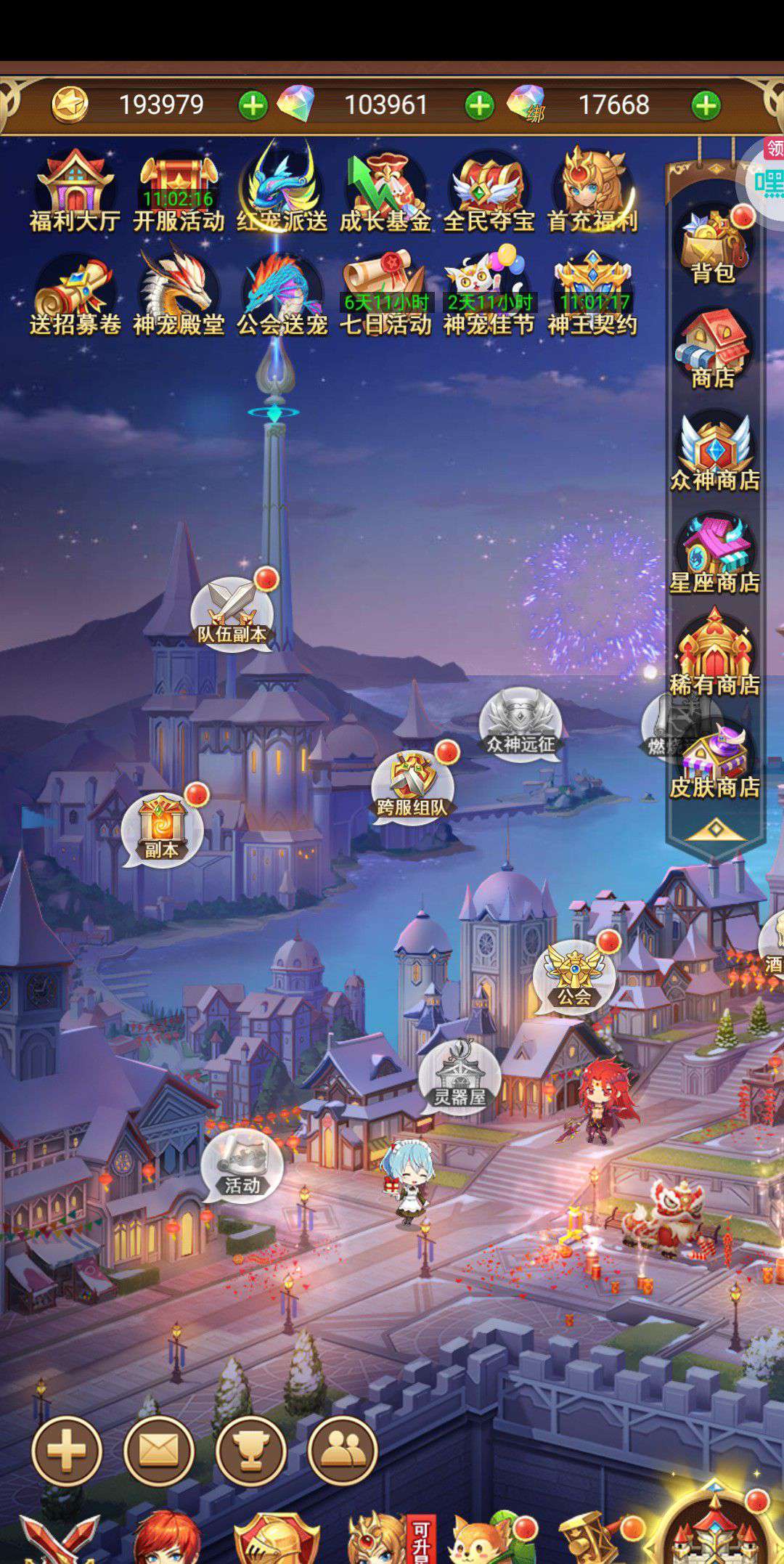Image resolution: width=784 pixels, height=1564 pixels.
Task: Open the 星座商店 constellation shop
Action: 714,554
